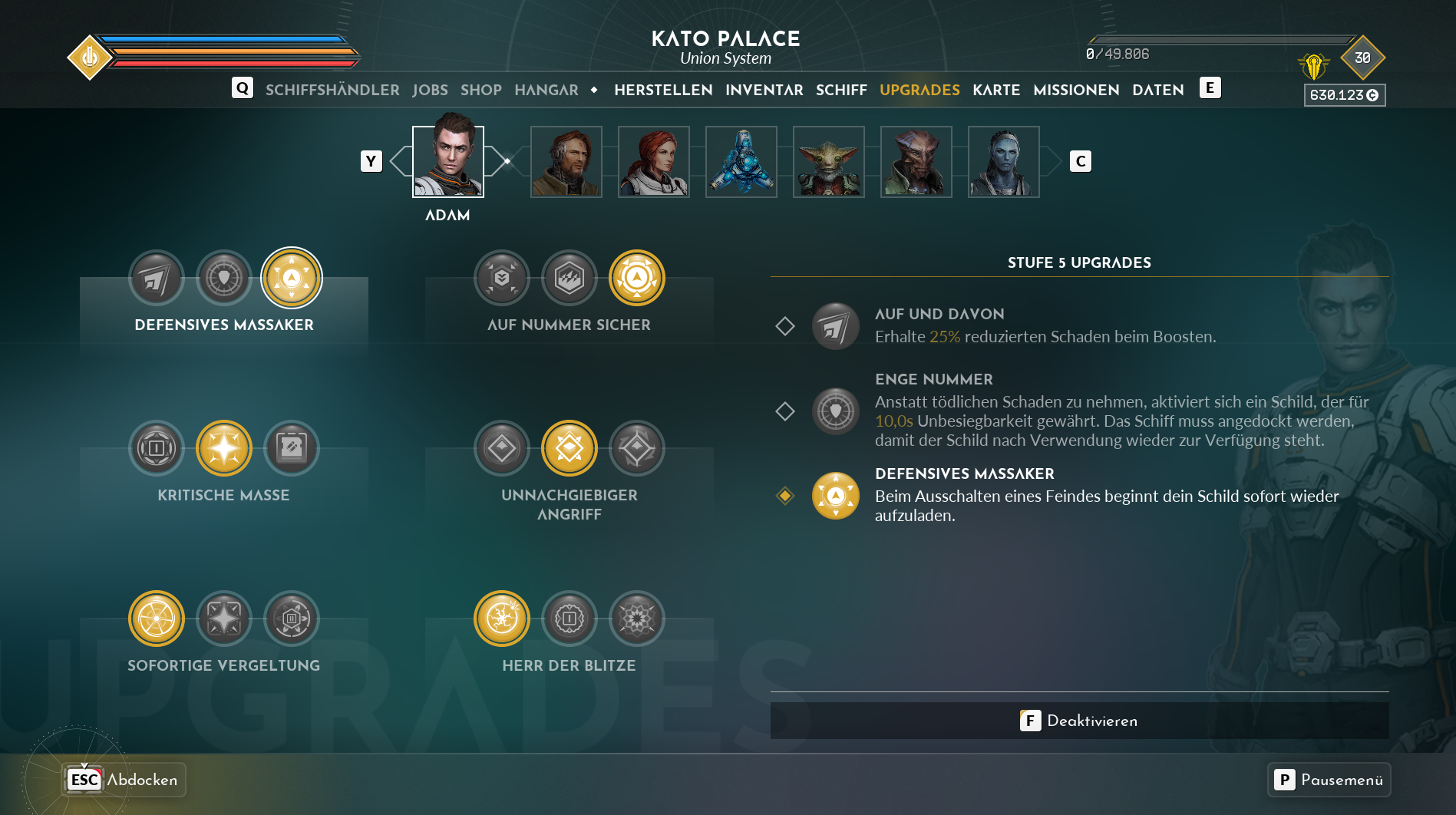Go to the Hangar tab
Image resolution: width=1456 pixels, height=815 pixels.
coord(546,90)
